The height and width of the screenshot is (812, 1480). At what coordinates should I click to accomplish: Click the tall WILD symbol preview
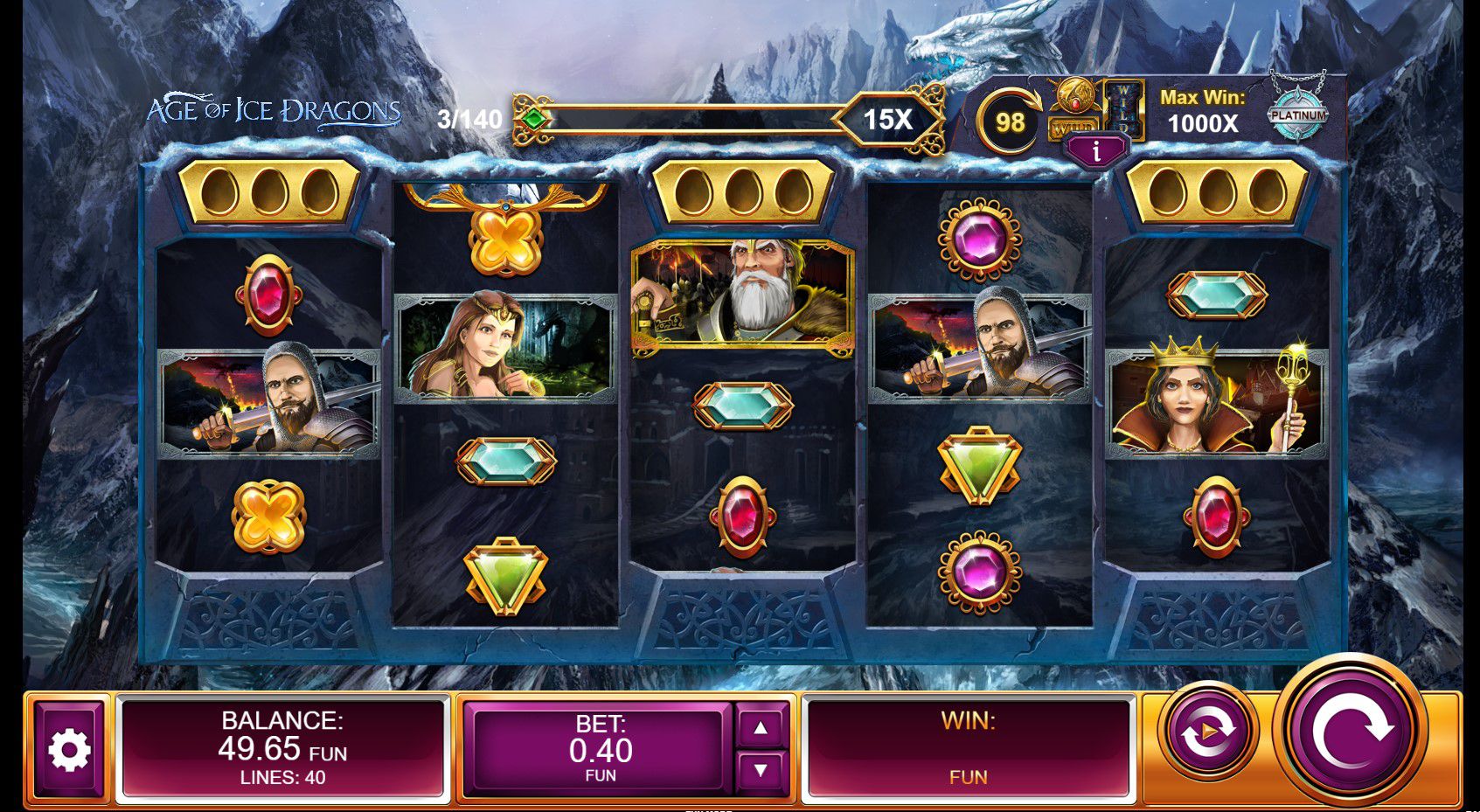coord(1124,111)
